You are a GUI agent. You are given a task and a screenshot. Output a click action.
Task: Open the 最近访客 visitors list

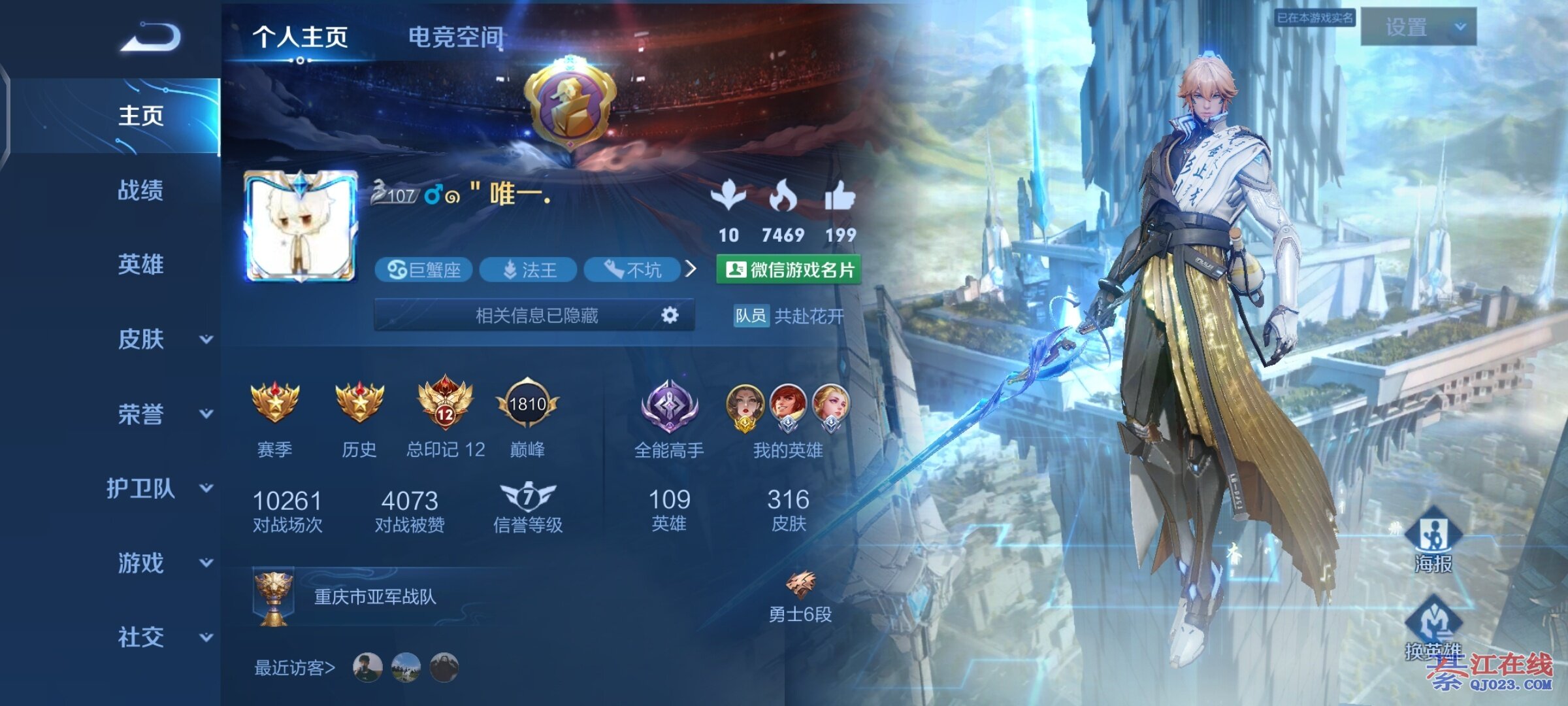click(x=295, y=667)
